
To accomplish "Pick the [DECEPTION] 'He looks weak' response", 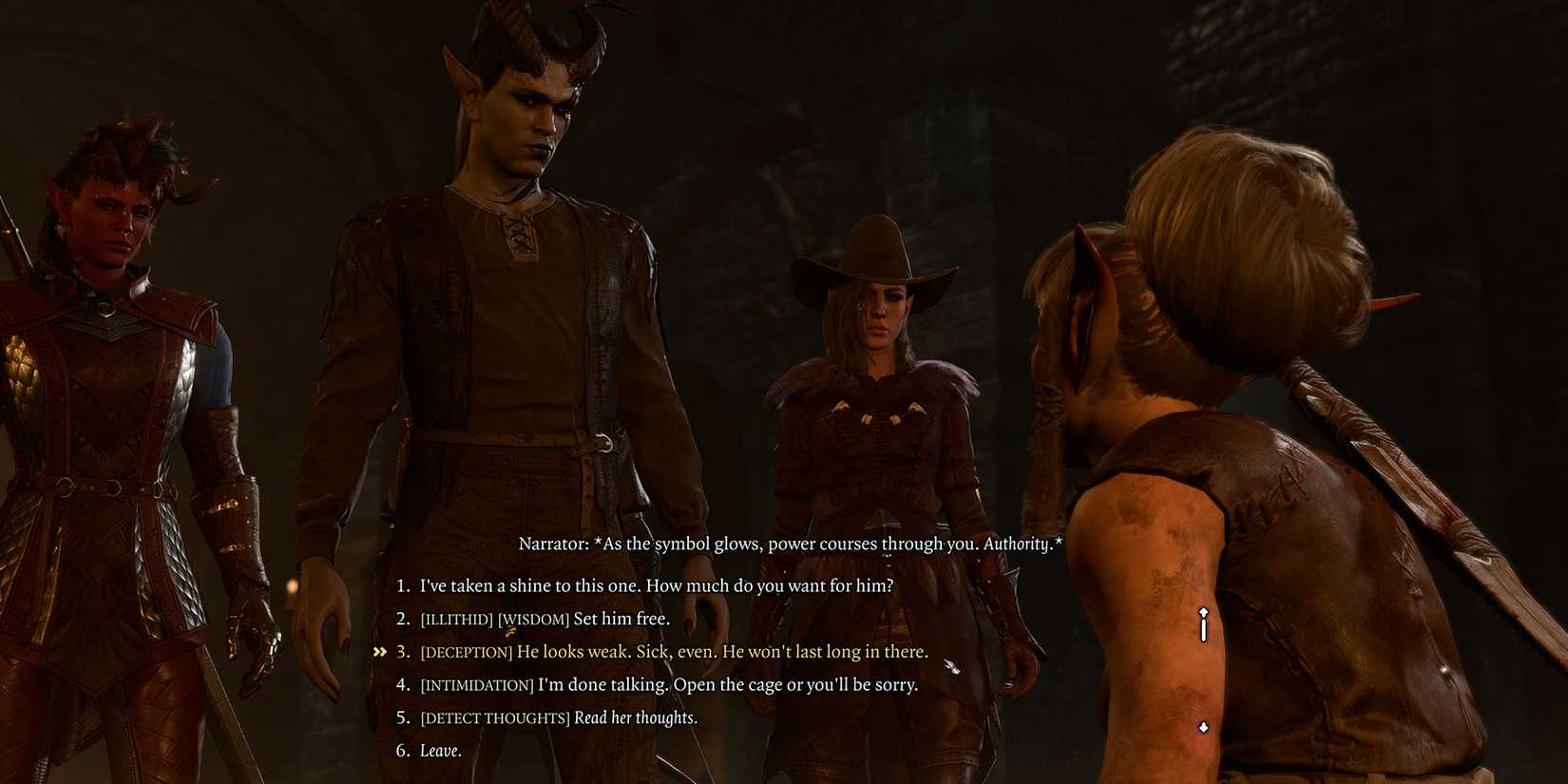I will (x=675, y=652).
